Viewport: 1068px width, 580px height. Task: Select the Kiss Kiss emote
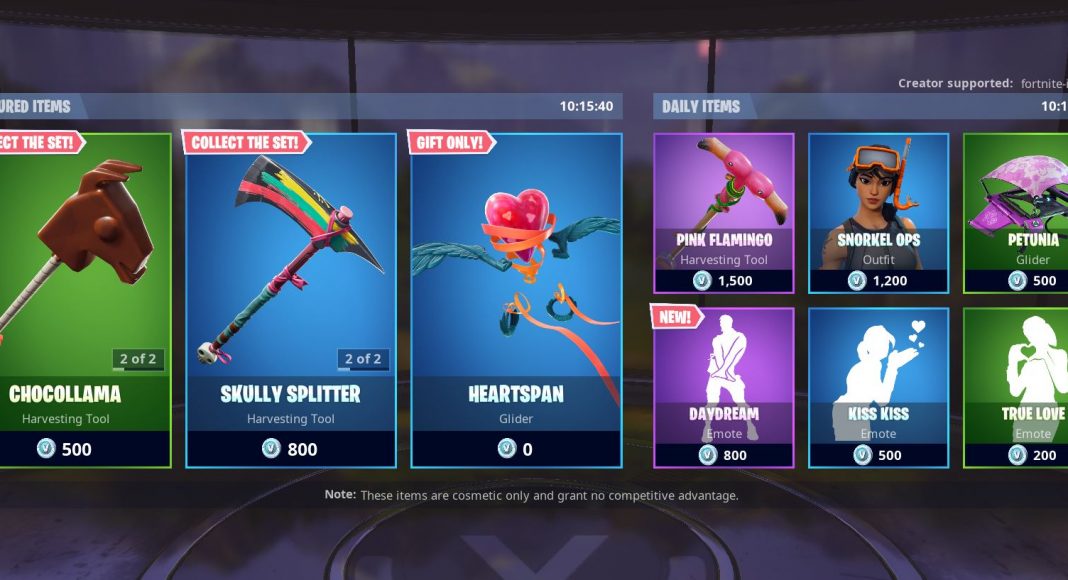coord(878,387)
